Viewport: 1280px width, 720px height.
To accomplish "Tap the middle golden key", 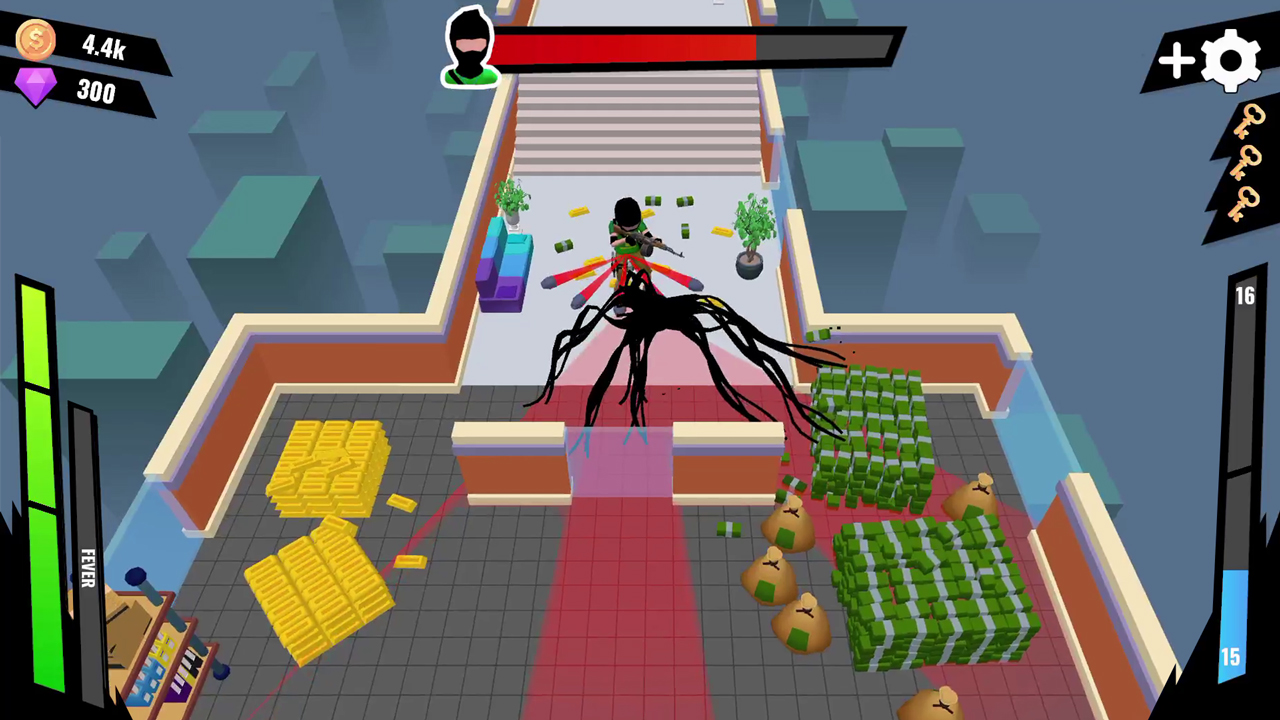I will coord(1245,163).
